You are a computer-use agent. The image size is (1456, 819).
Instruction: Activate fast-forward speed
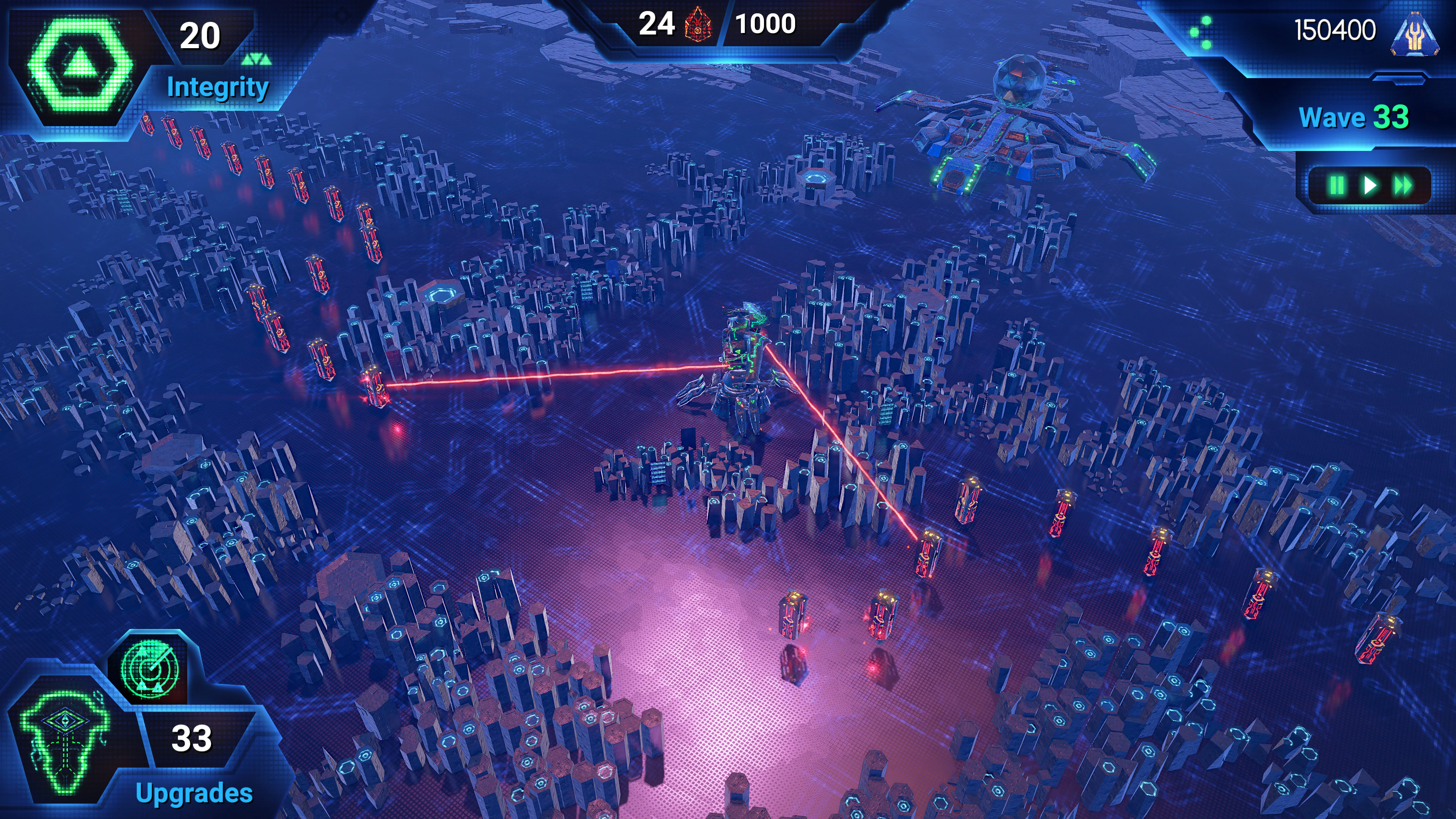[1403, 185]
